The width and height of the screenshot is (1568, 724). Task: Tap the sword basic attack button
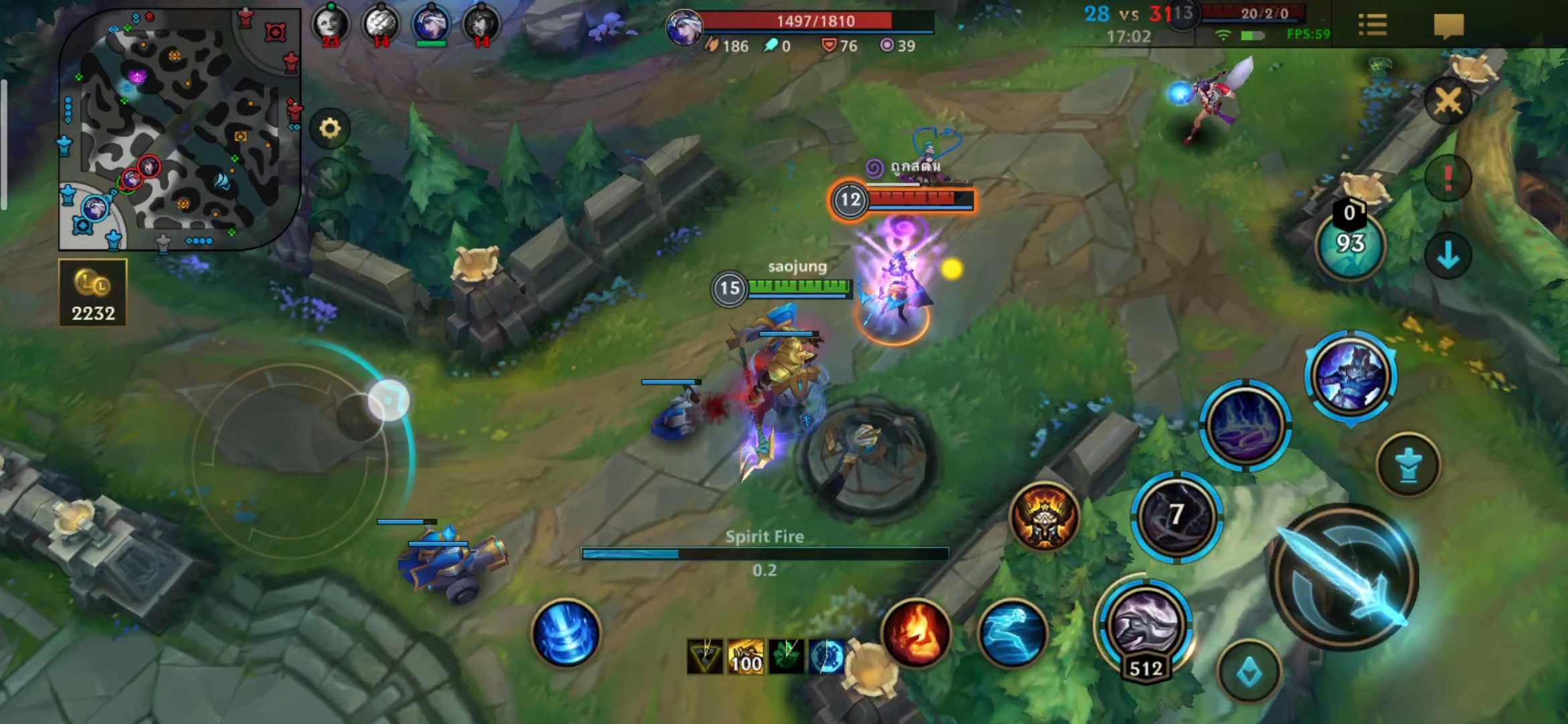pos(1345,577)
